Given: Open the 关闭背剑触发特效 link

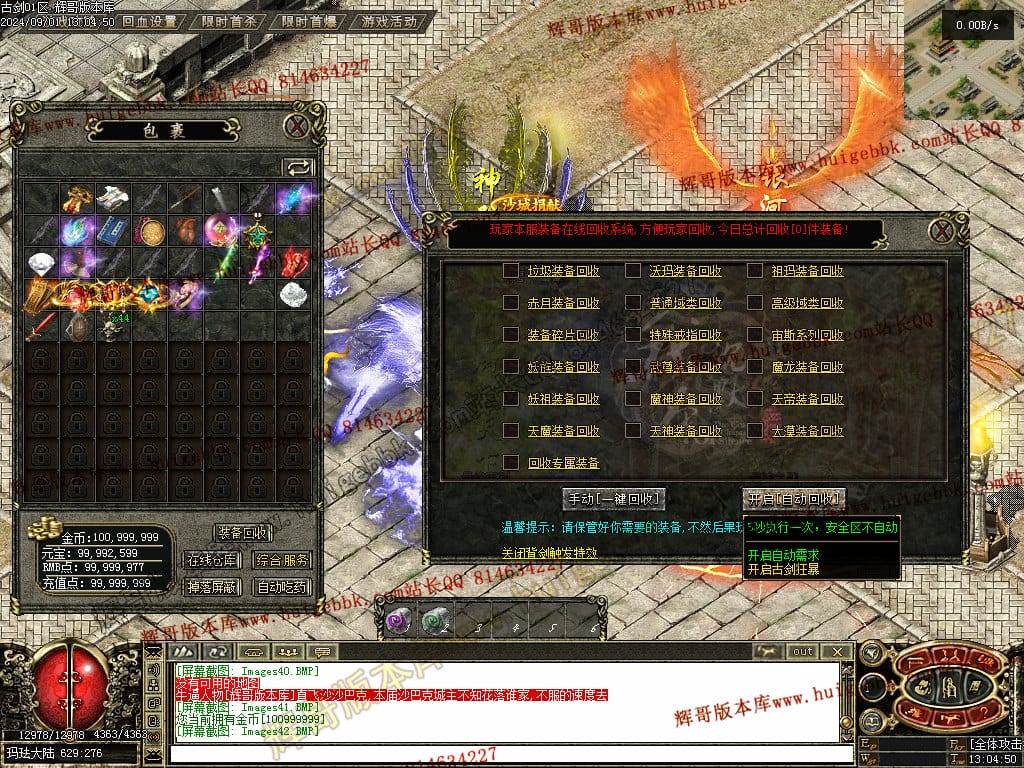Looking at the screenshot, I should (x=549, y=553).
